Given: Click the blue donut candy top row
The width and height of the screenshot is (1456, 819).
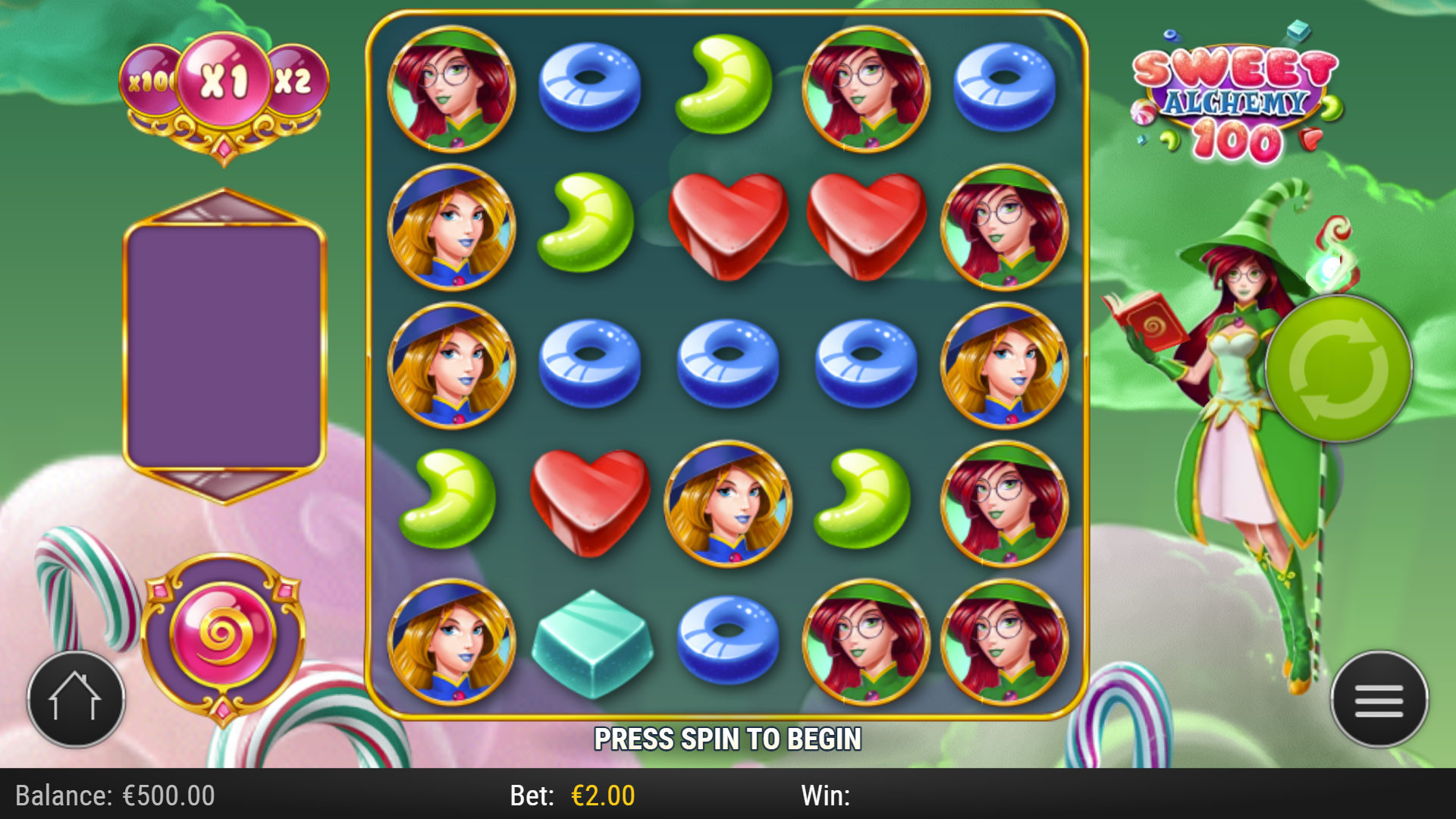Looking at the screenshot, I should pyautogui.click(x=588, y=86).
